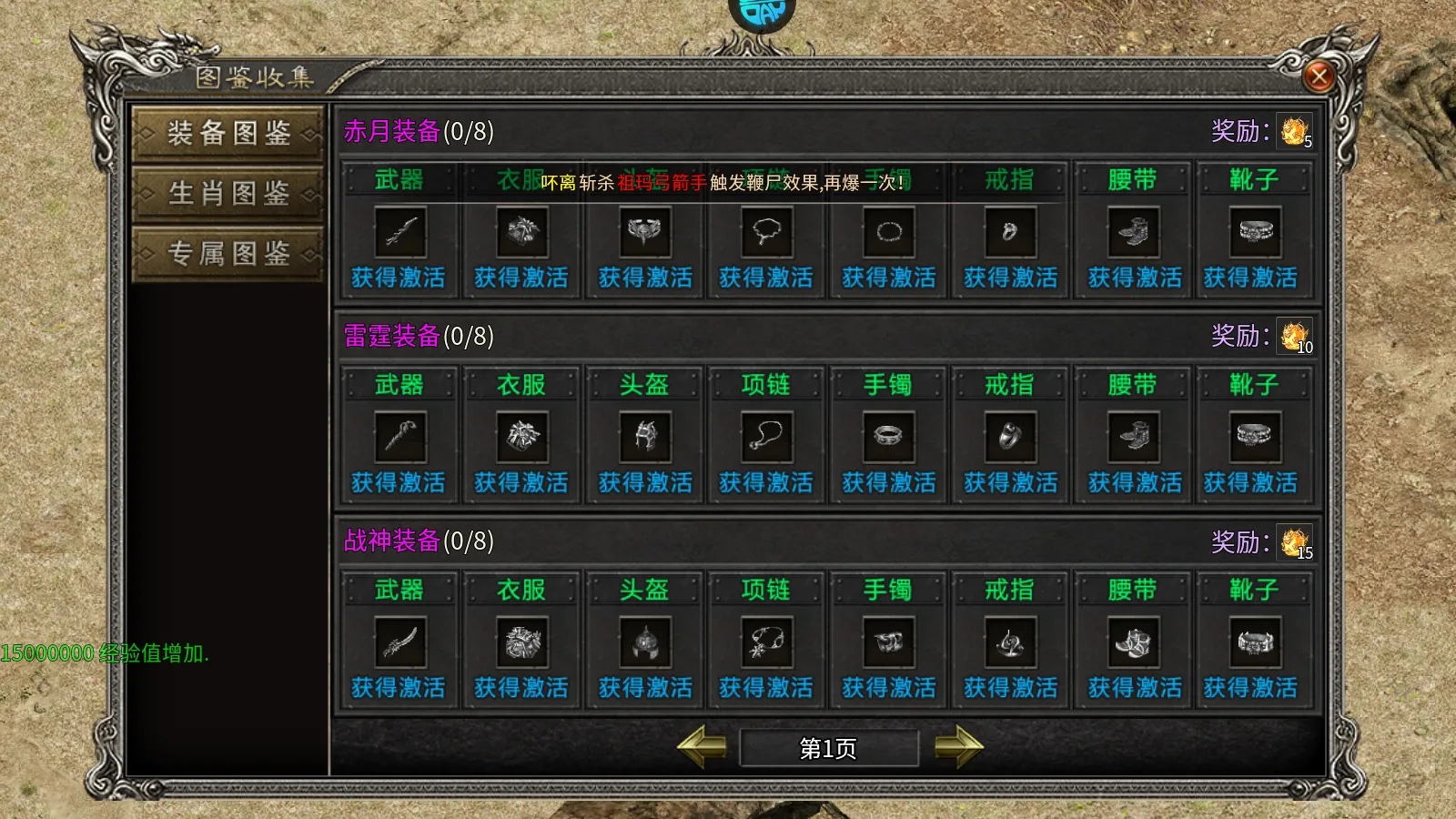
Task: Click the 雷霆装备 necklace item icon
Action: (767, 438)
